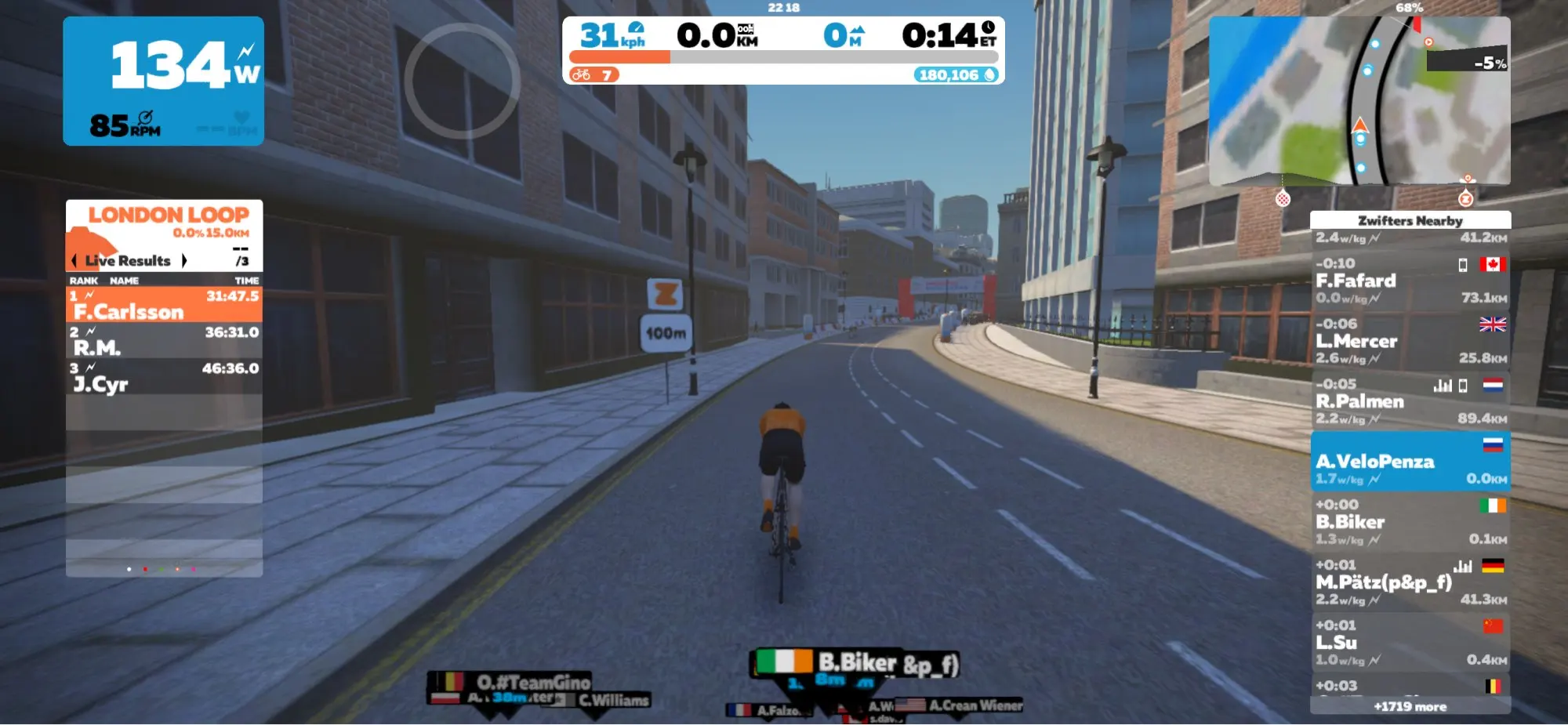Click the highlighted A.VeloPenza rider row
This screenshot has height=725, width=1568.
click(x=1410, y=462)
